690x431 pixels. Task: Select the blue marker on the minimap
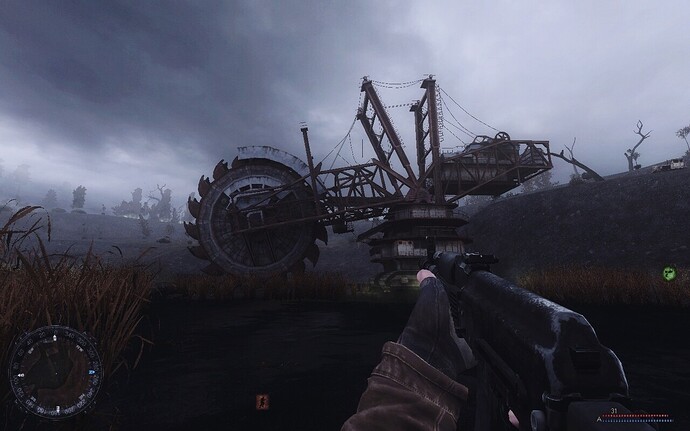click(x=91, y=372)
